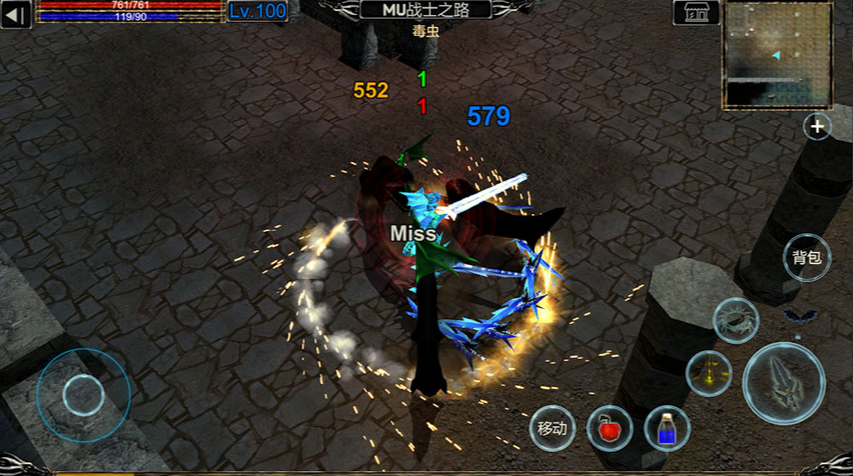Trigger the main sword attack button
This screenshot has width=853, height=476.
tap(784, 382)
